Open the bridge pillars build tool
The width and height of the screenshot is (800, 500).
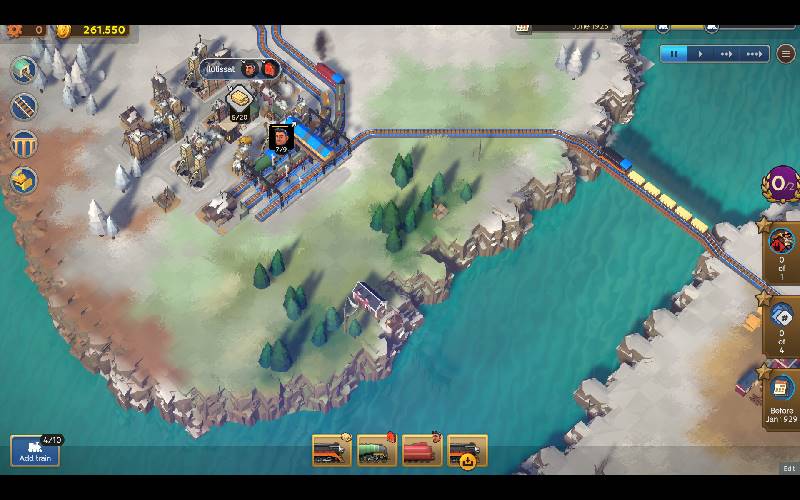pos(23,143)
